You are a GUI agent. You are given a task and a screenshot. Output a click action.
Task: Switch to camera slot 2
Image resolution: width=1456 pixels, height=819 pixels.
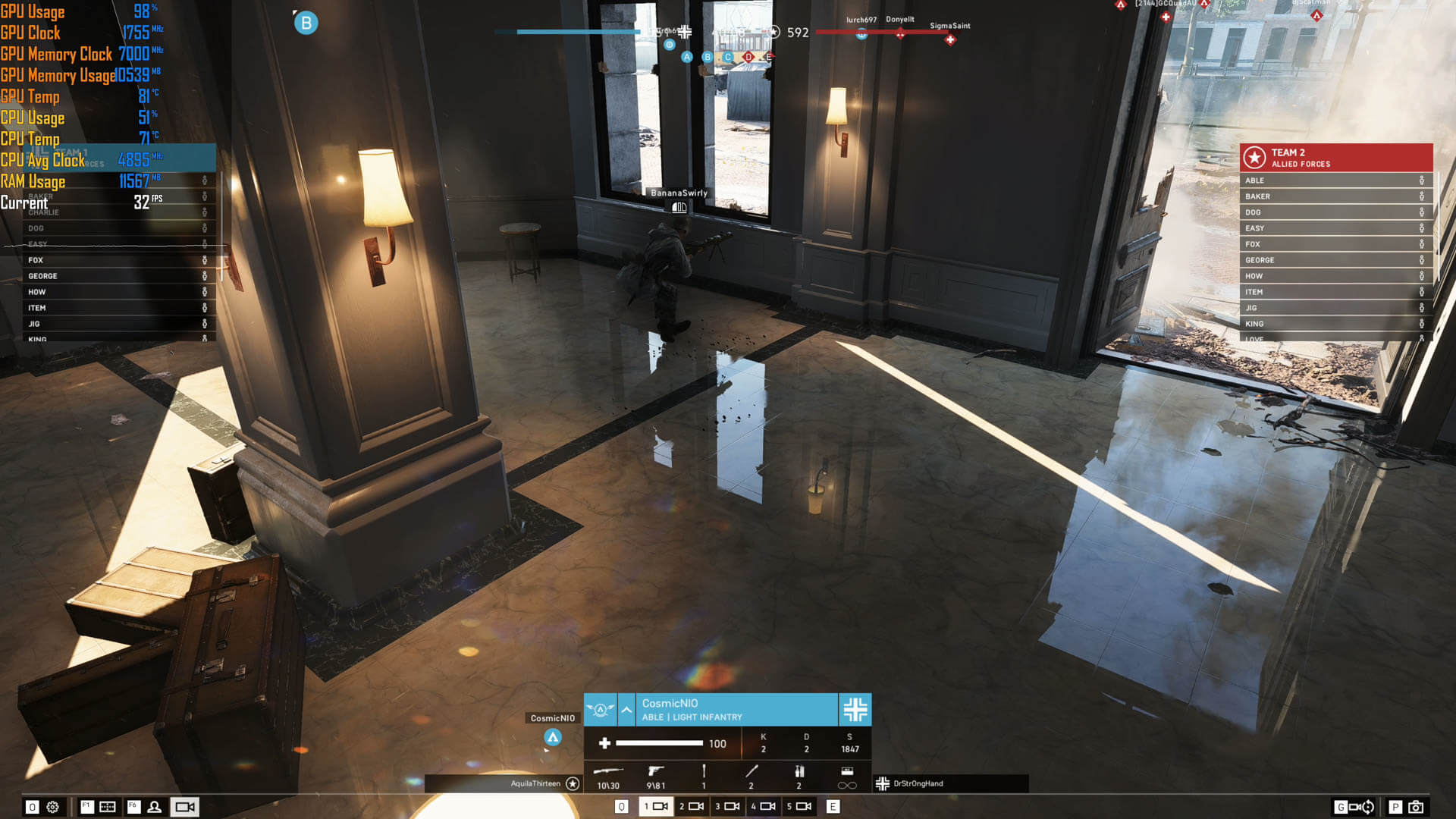pyautogui.click(x=692, y=806)
